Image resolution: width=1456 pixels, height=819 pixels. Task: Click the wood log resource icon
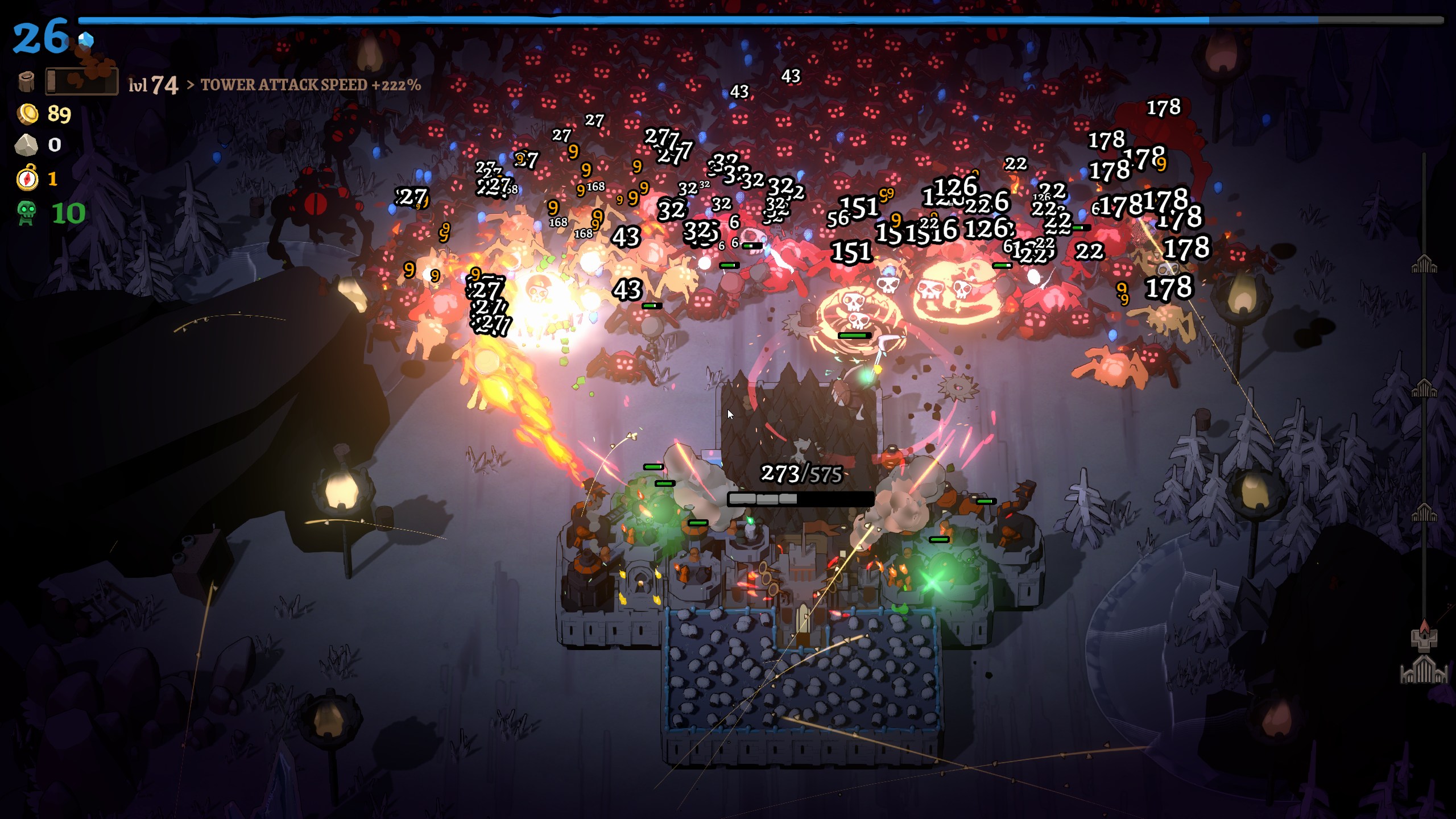coord(26,82)
